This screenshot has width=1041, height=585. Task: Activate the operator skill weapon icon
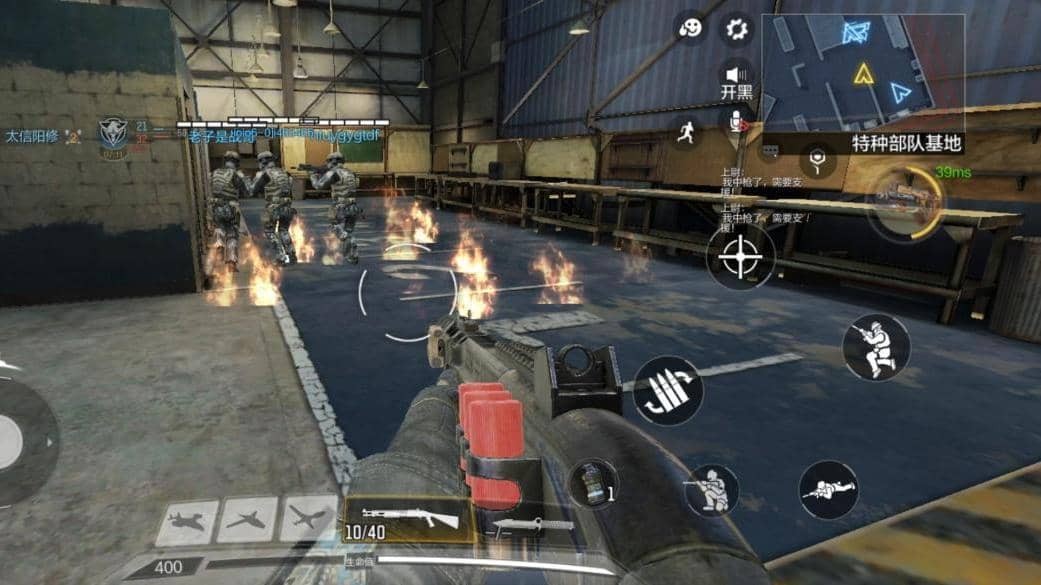coord(902,198)
